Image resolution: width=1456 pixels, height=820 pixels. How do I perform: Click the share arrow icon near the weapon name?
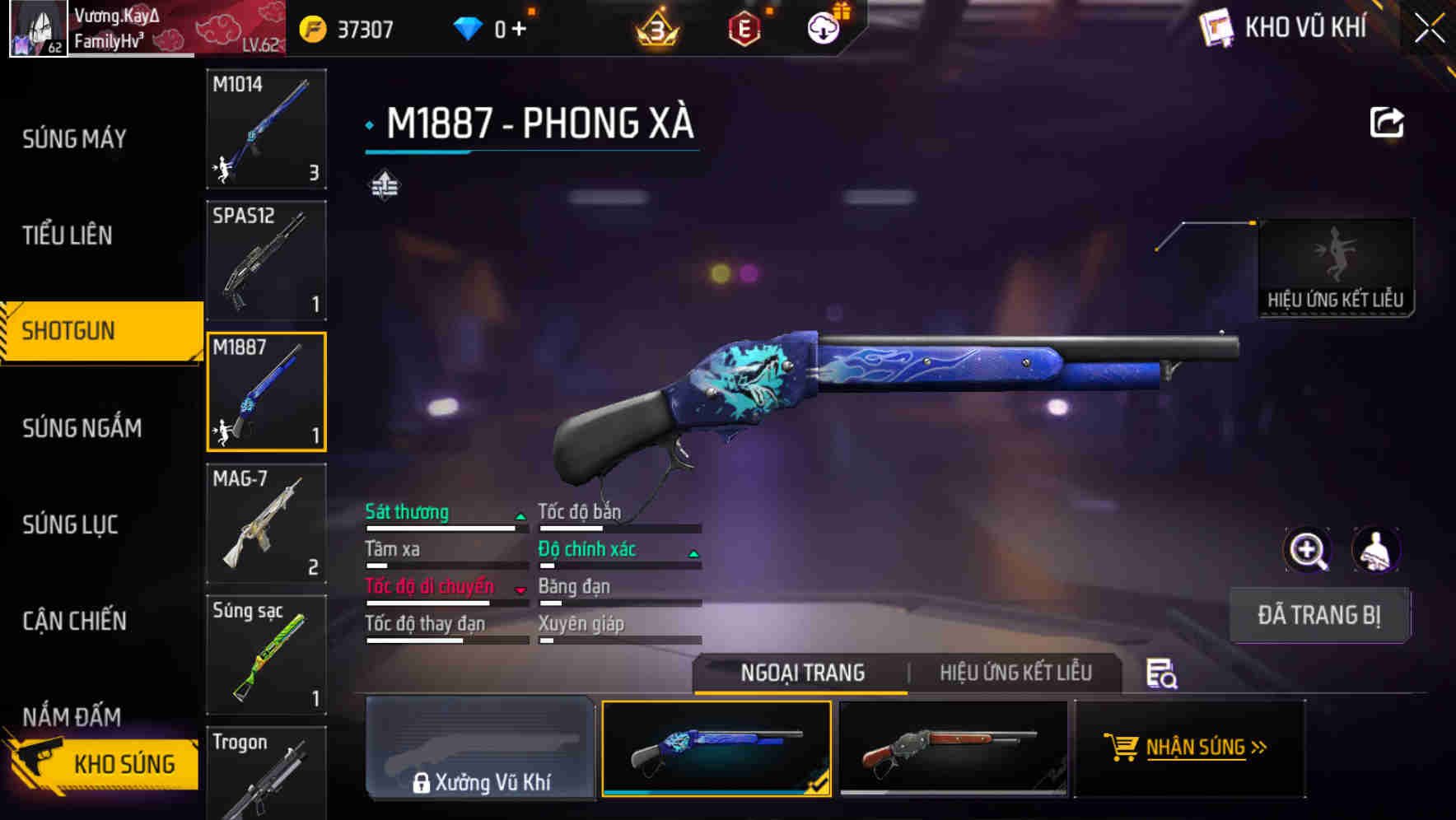tap(1388, 121)
